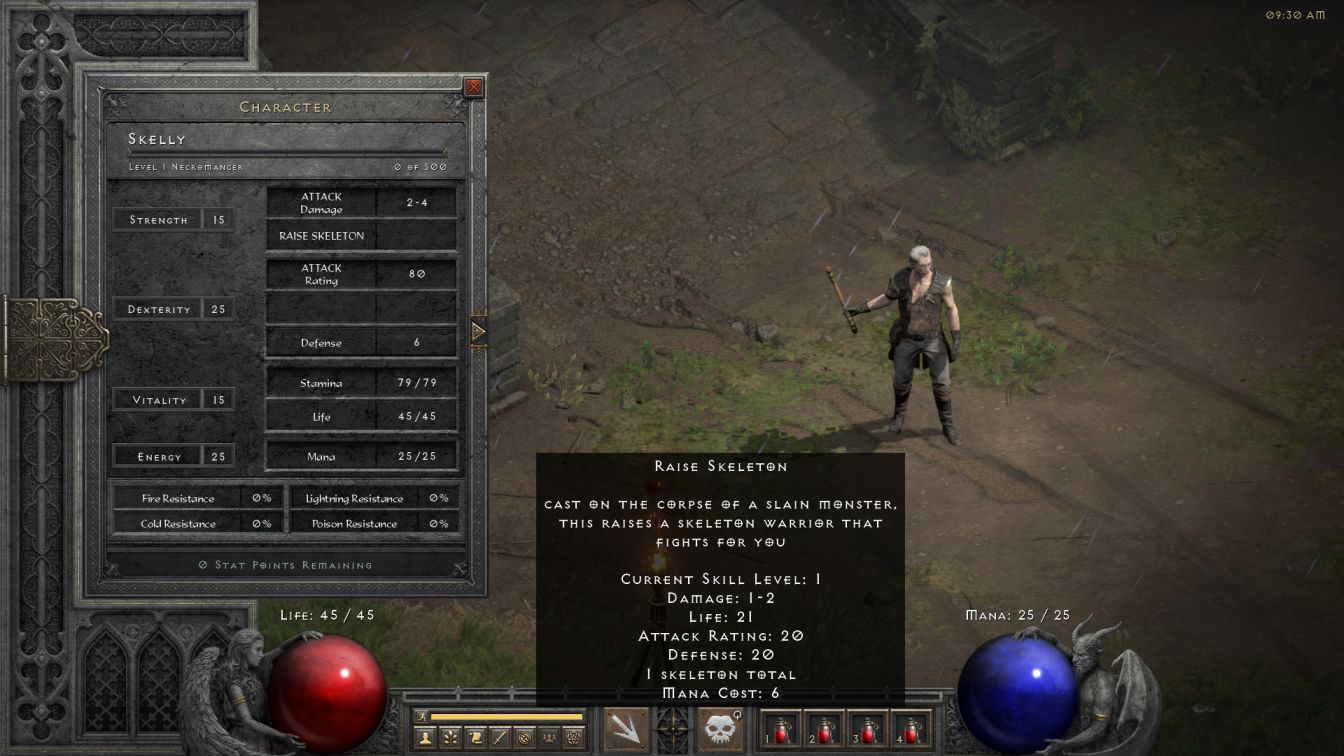Click the sword icon in mini menu
This screenshot has height=756, width=1344.
point(499,738)
